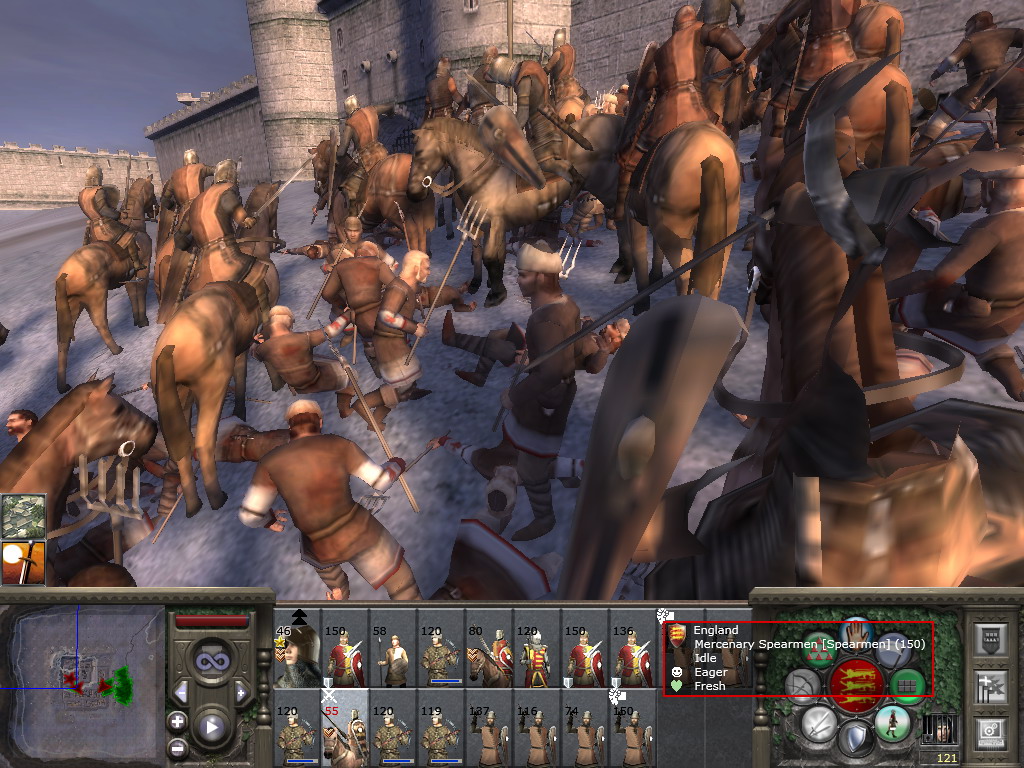The height and width of the screenshot is (768, 1024).
Task: Open the green grid formation button
Action: [908, 684]
